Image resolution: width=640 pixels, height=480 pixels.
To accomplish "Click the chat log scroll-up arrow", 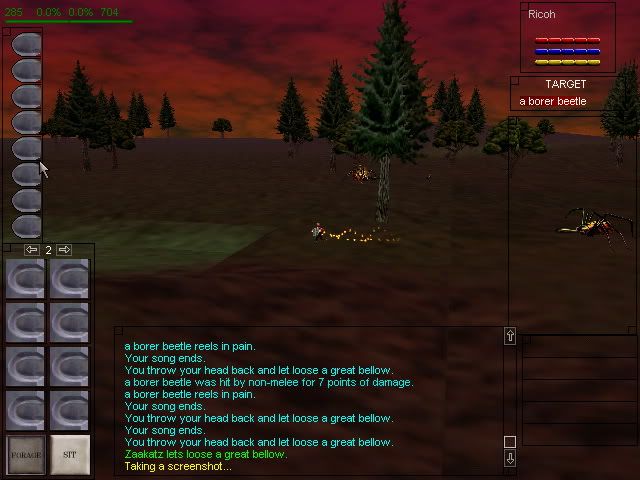I will tap(510, 337).
